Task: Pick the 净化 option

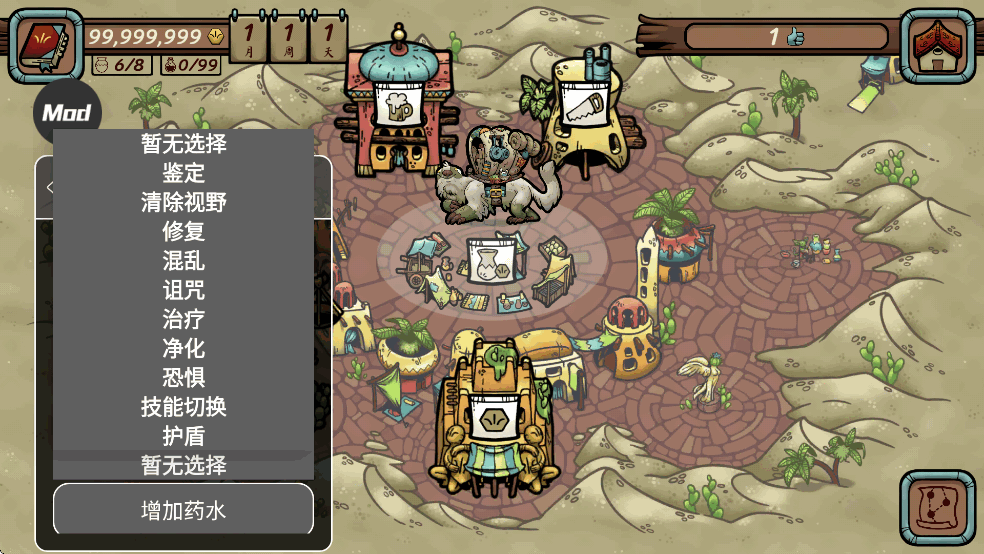Action: pos(183,348)
